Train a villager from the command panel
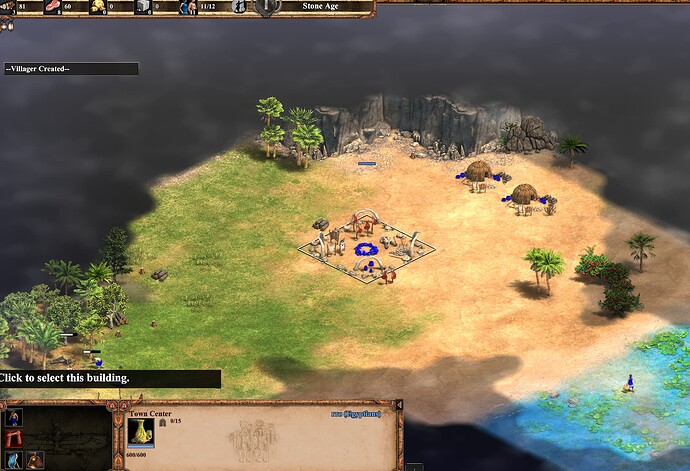Screen dimensions: 690x471 (x=14, y=419)
